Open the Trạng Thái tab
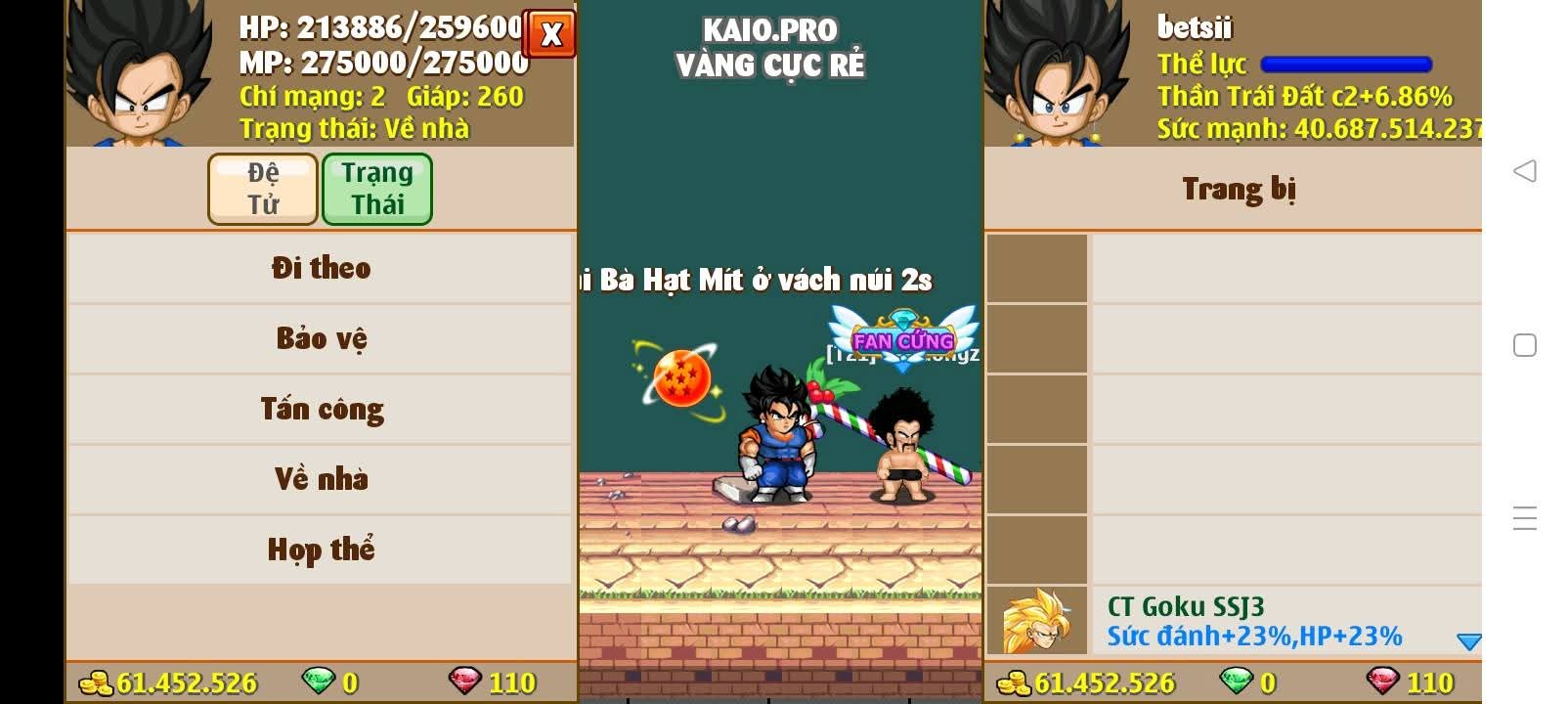This screenshot has height=704, width=1568. tap(377, 189)
